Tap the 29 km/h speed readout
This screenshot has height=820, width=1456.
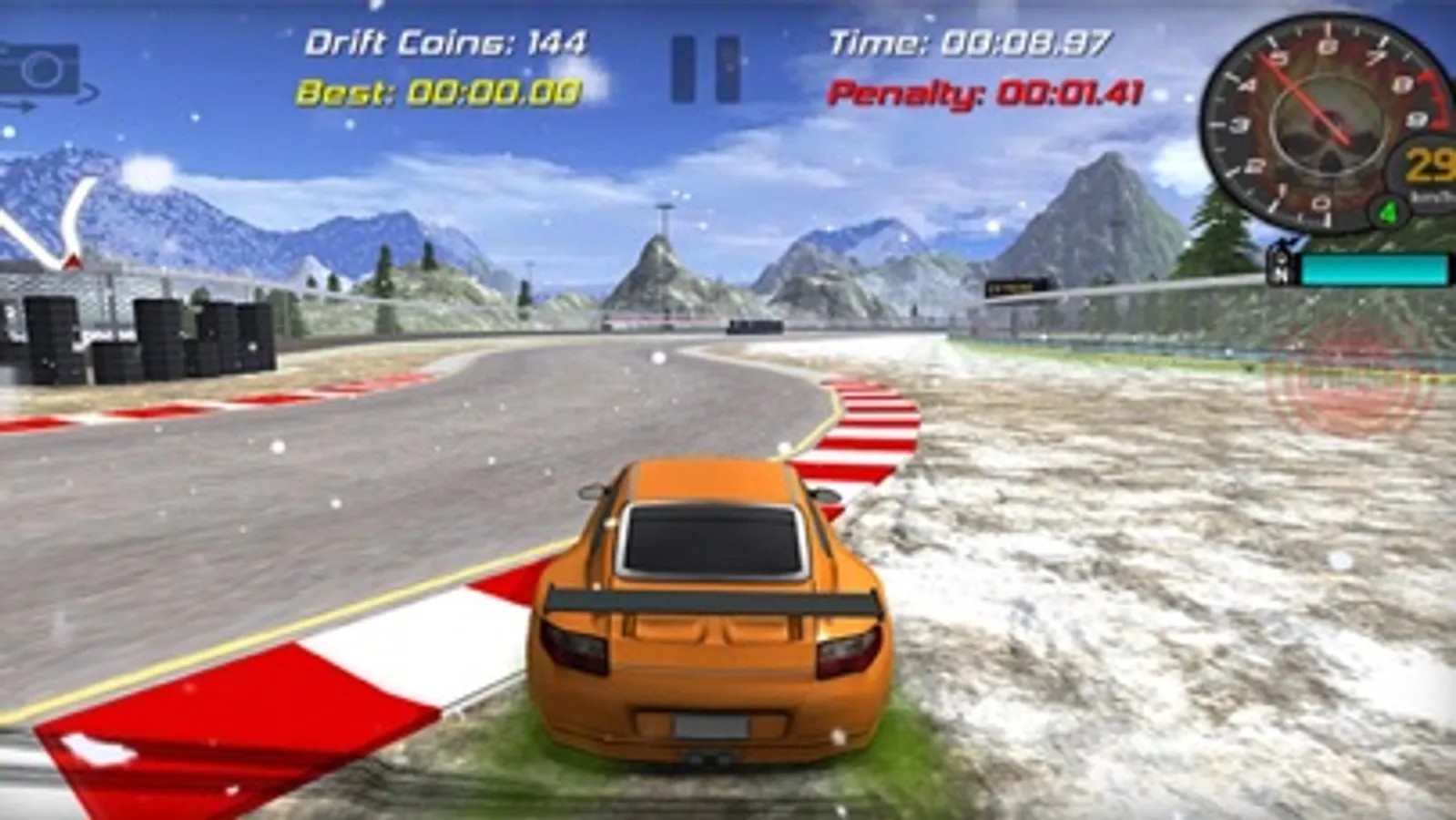pos(1431,164)
